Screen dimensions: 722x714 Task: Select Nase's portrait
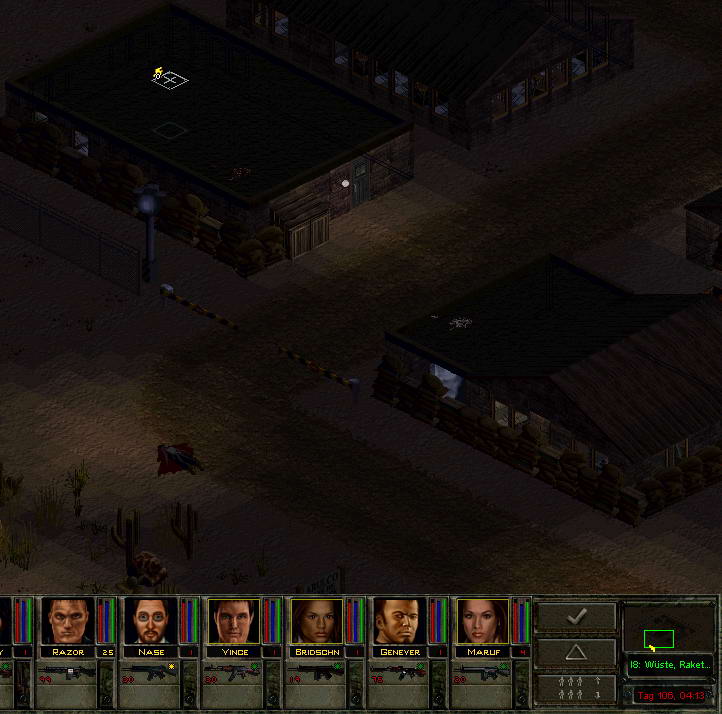point(151,620)
